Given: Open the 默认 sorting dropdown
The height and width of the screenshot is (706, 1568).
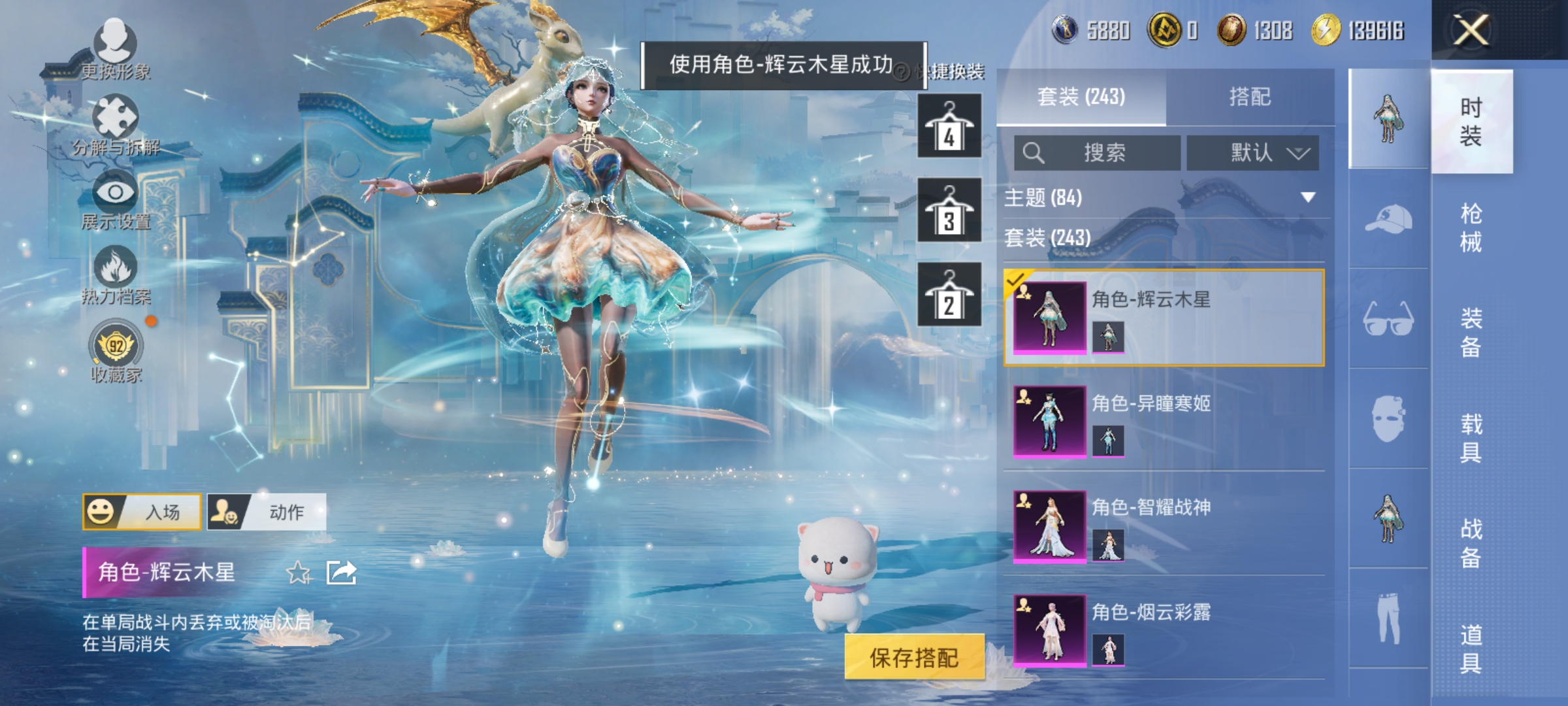Looking at the screenshot, I should coord(1251,152).
